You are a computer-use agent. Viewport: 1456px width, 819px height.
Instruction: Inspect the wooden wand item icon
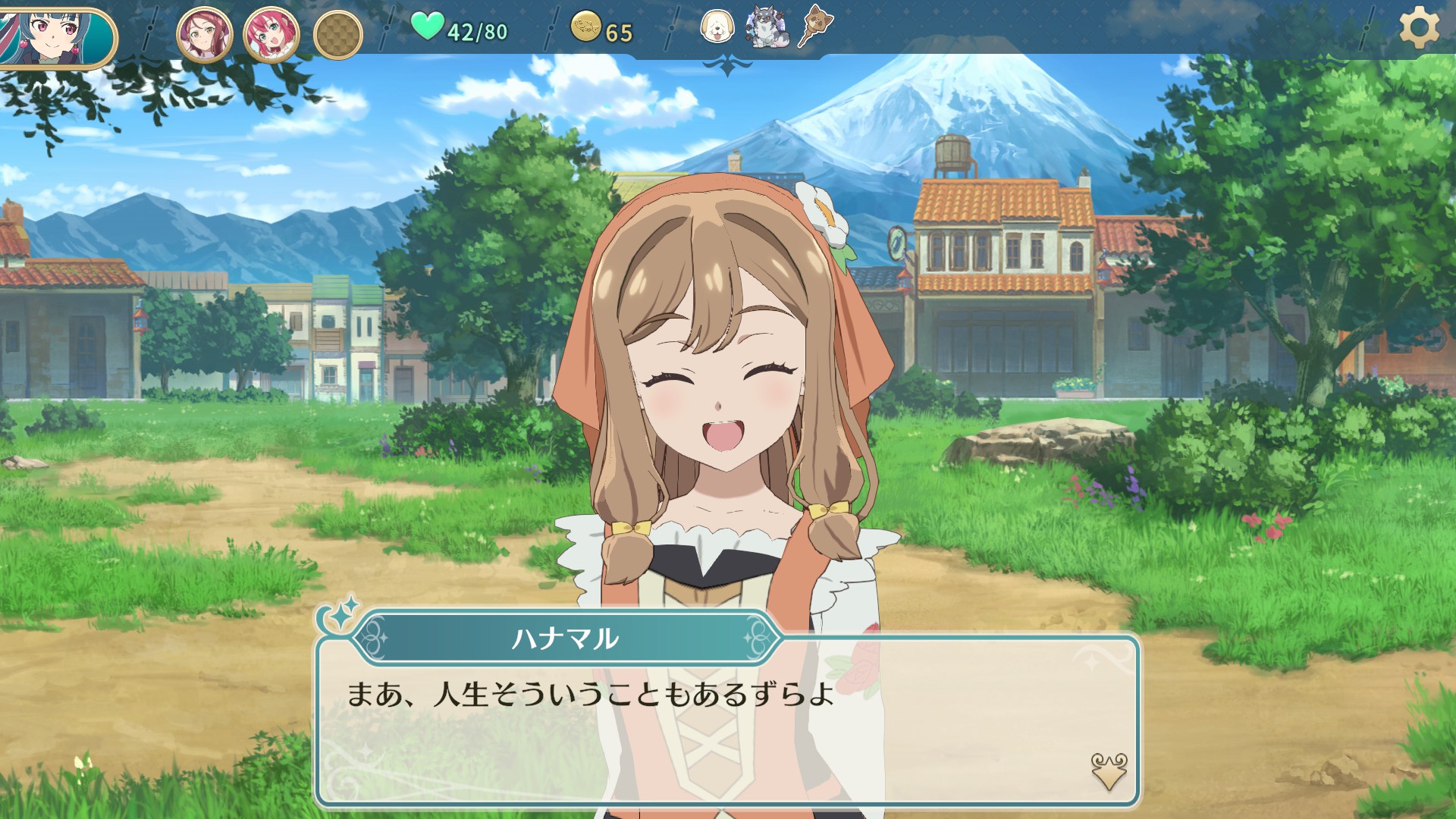click(813, 27)
